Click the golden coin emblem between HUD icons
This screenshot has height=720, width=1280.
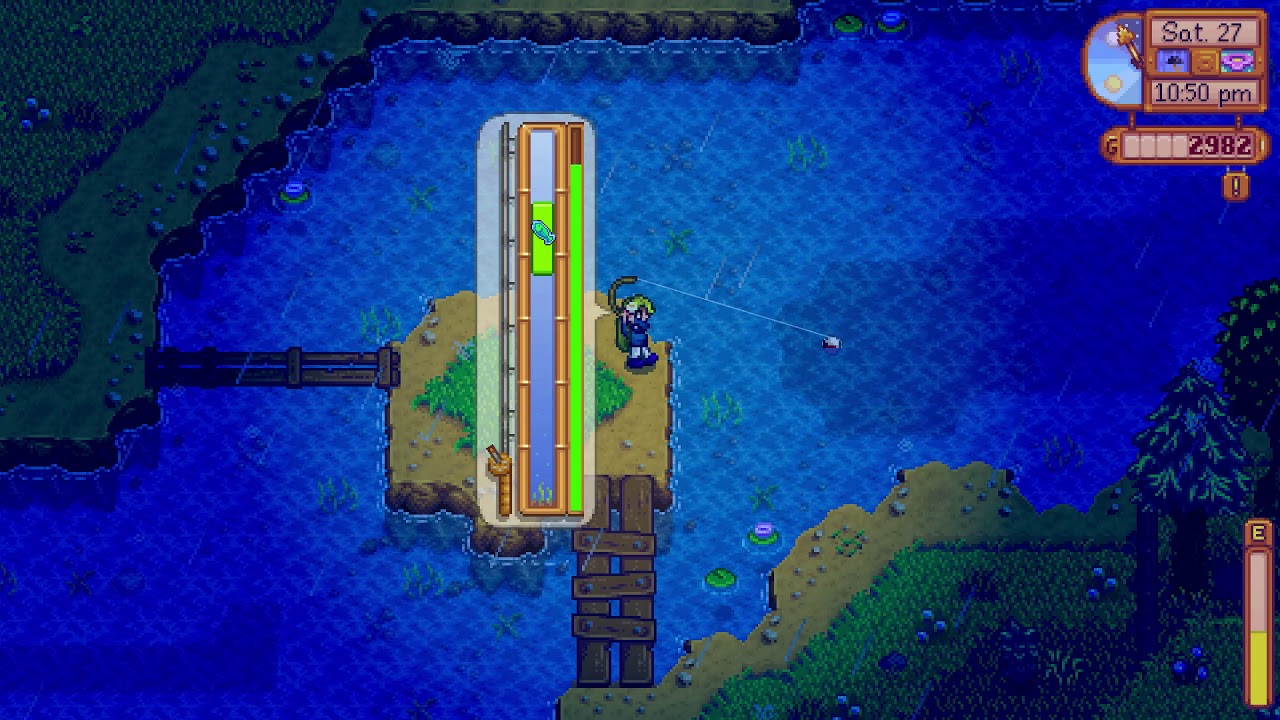(1206, 60)
